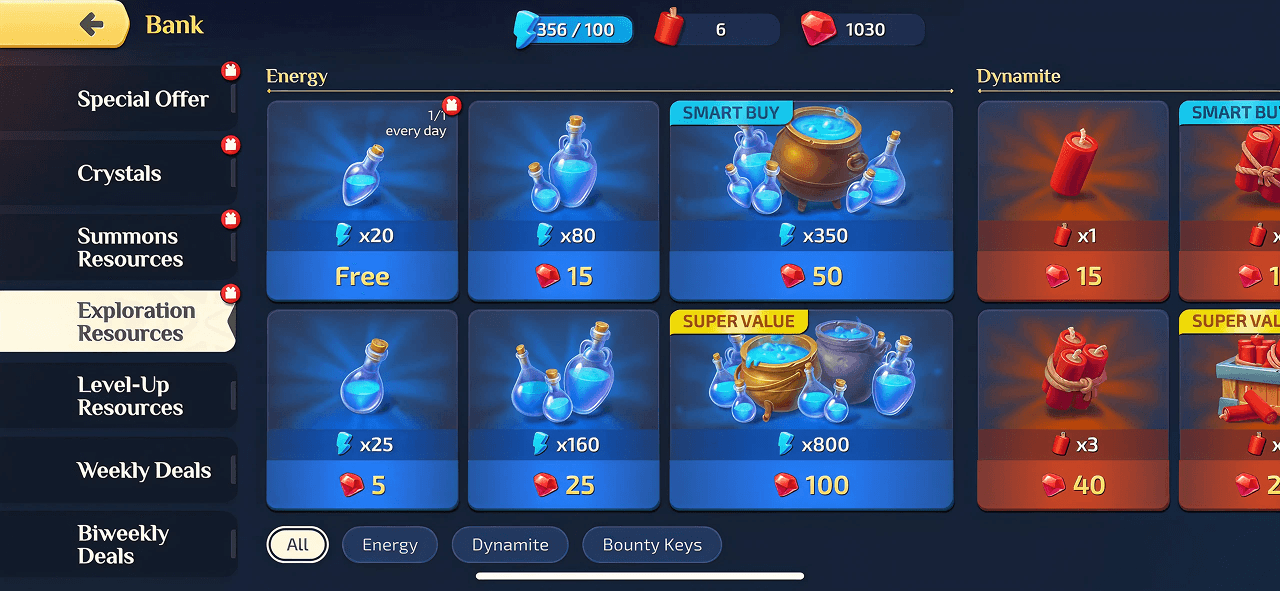Switch to Biweekly Deals
Viewport: 1280px width, 591px height.
click(123, 544)
